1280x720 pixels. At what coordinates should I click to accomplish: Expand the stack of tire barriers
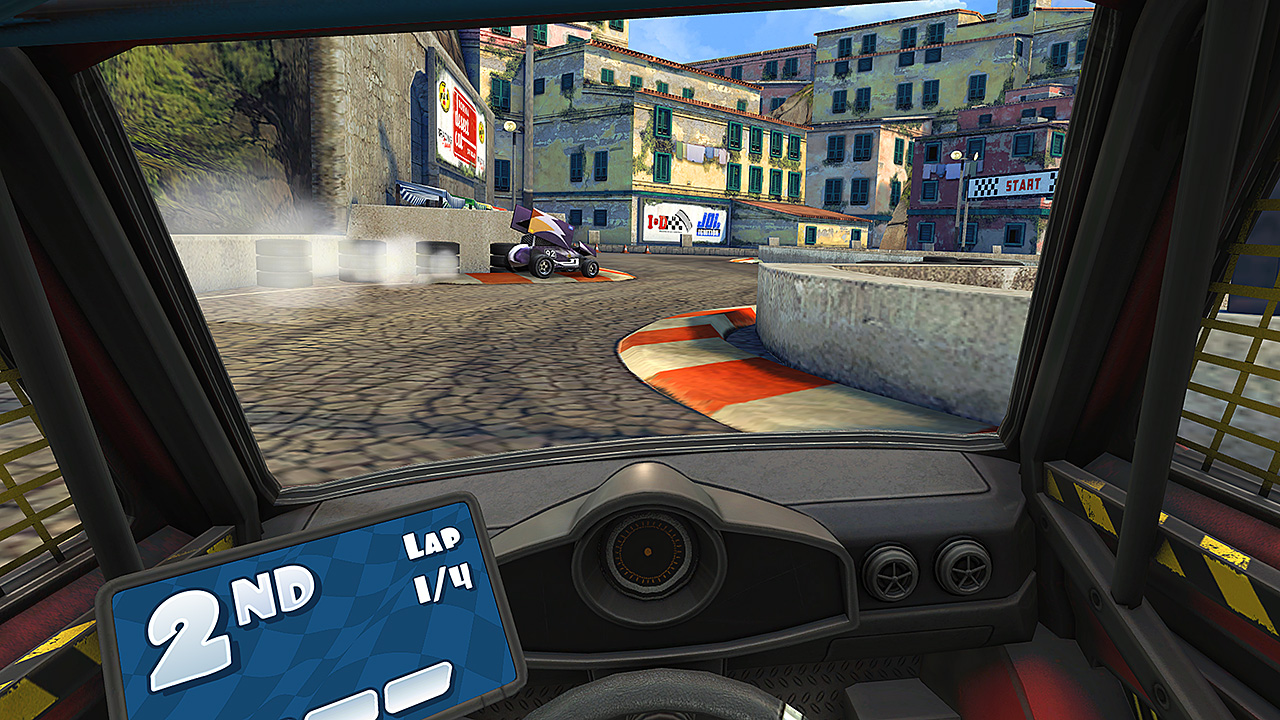pyautogui.click(x=501, y=255)
